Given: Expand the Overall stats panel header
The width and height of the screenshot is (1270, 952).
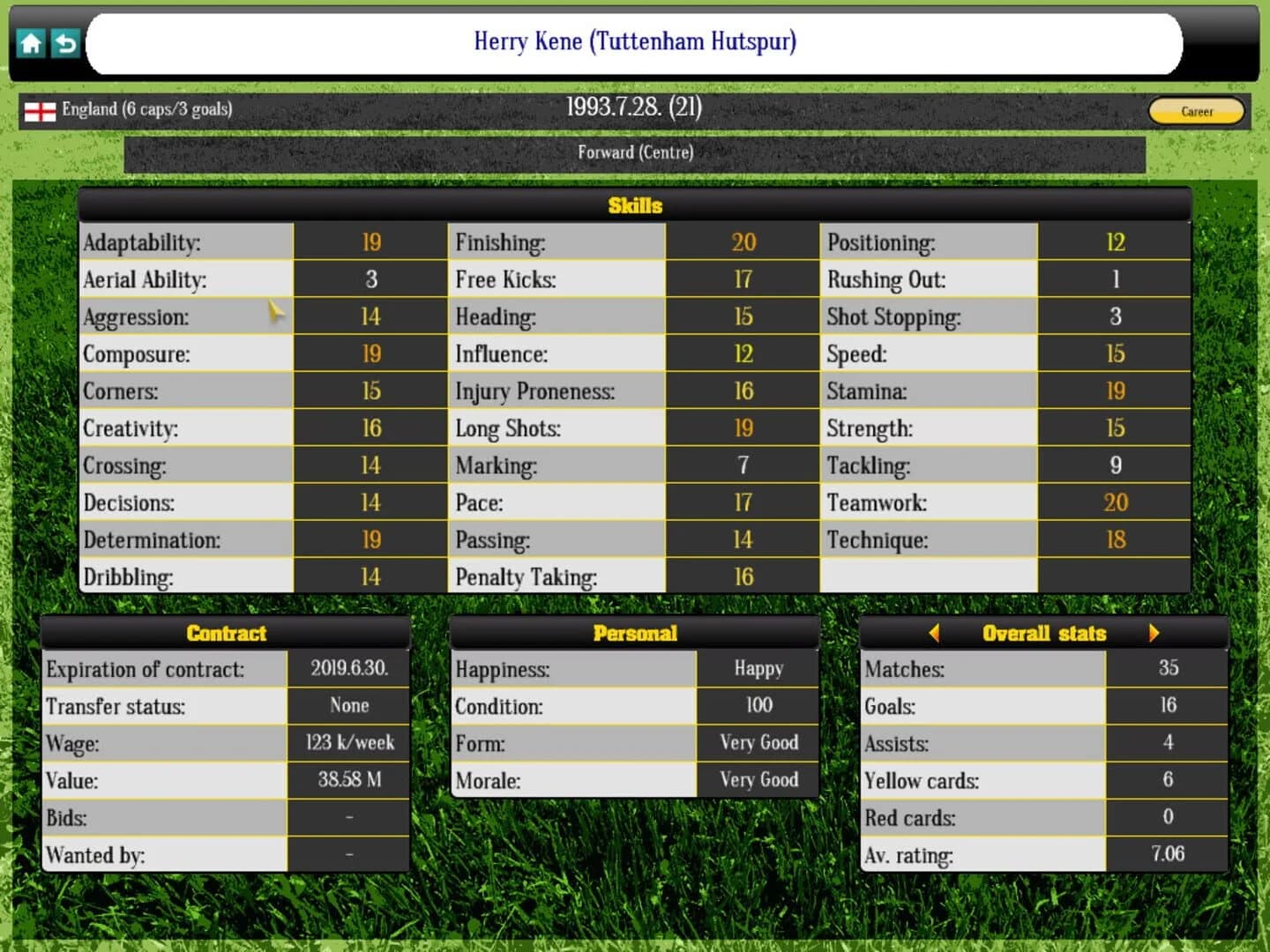Looking at the screenshot, I should [1045, 633].
